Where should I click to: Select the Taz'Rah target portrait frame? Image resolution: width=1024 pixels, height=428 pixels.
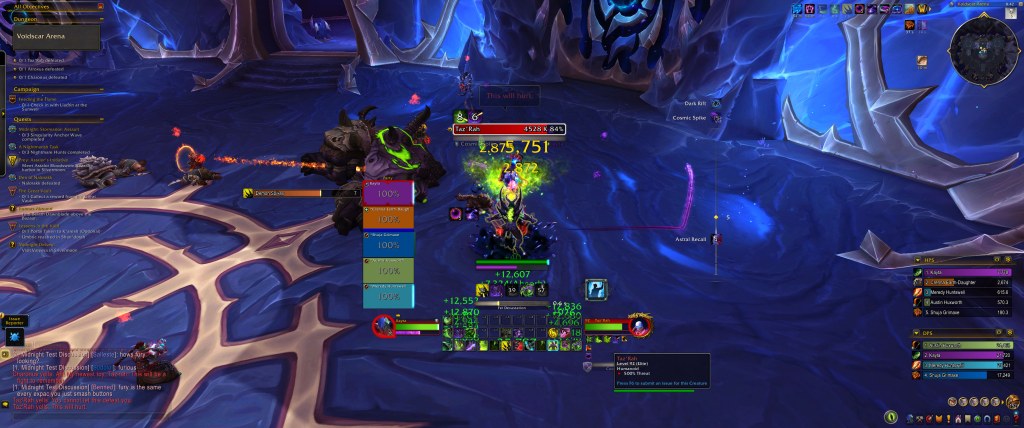click(640, 325)
